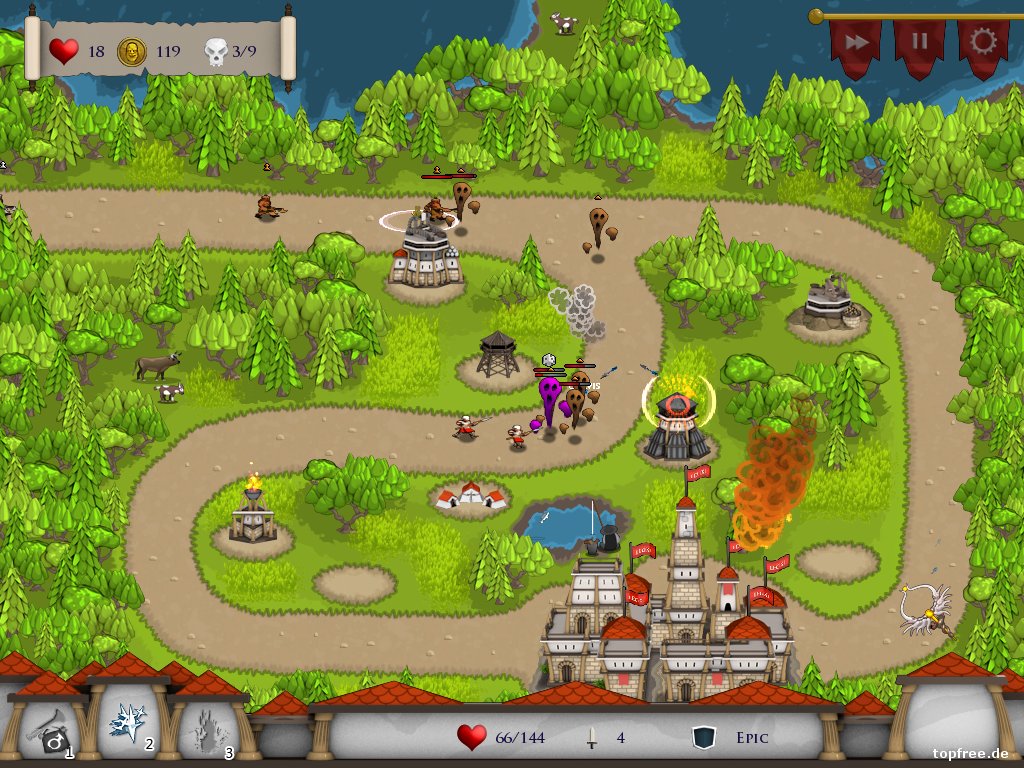Open the gear settings menu

[x=983, y=43]
